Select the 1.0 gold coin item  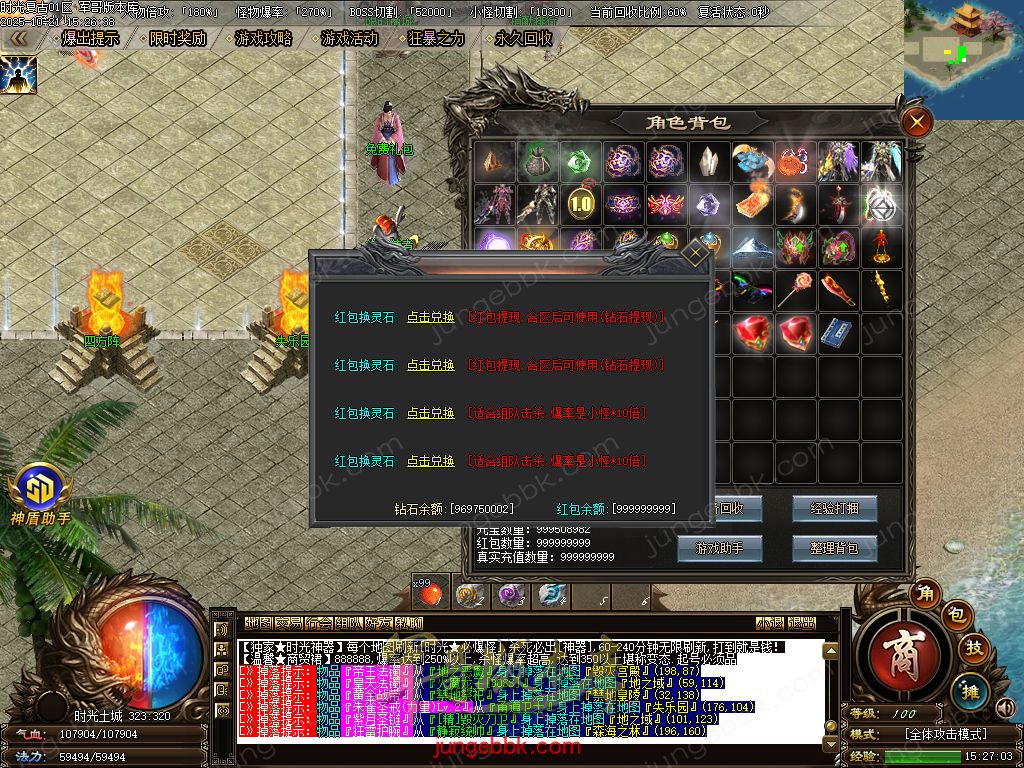[x=580, y=203]
